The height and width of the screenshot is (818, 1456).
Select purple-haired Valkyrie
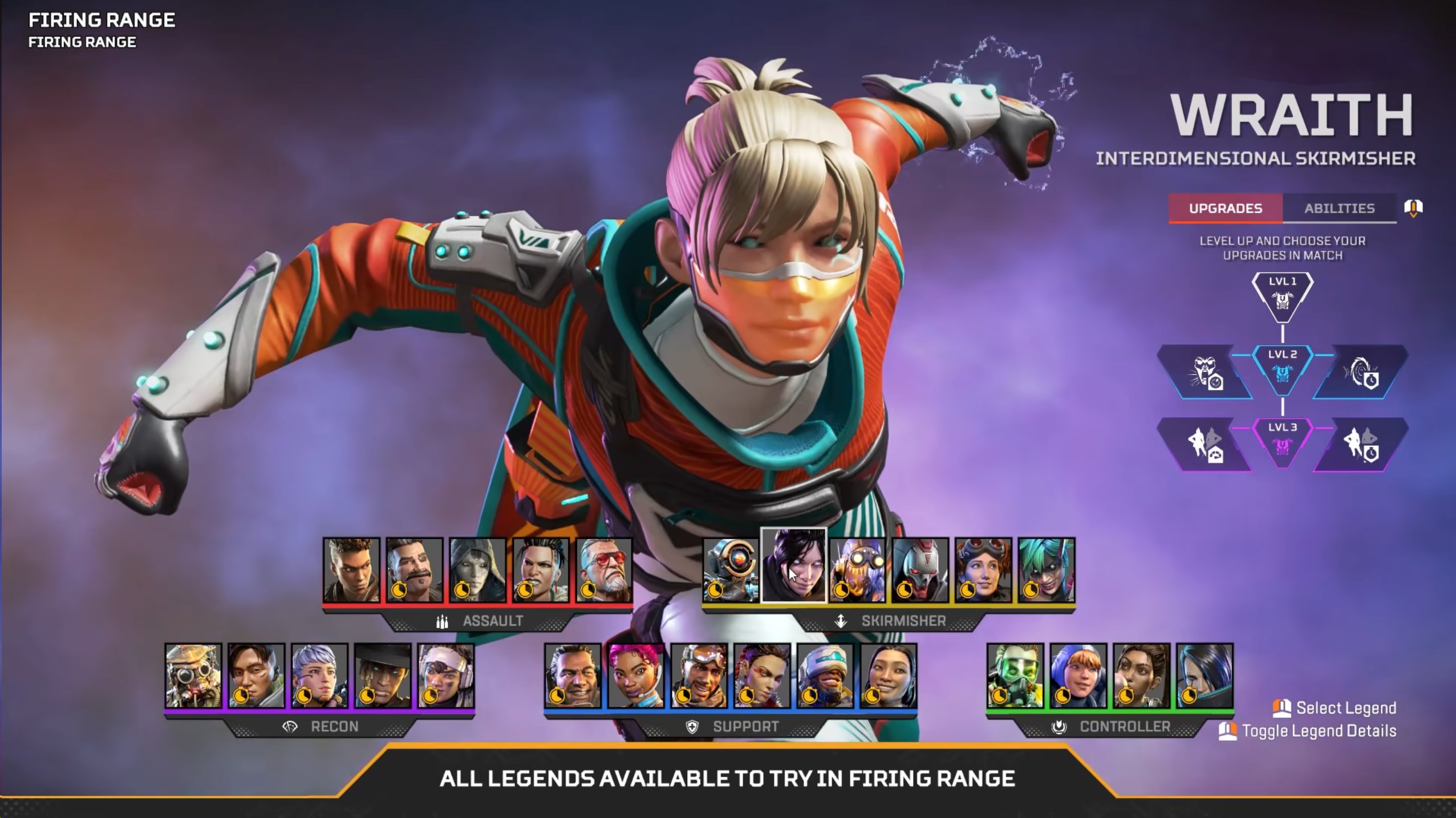319,675
